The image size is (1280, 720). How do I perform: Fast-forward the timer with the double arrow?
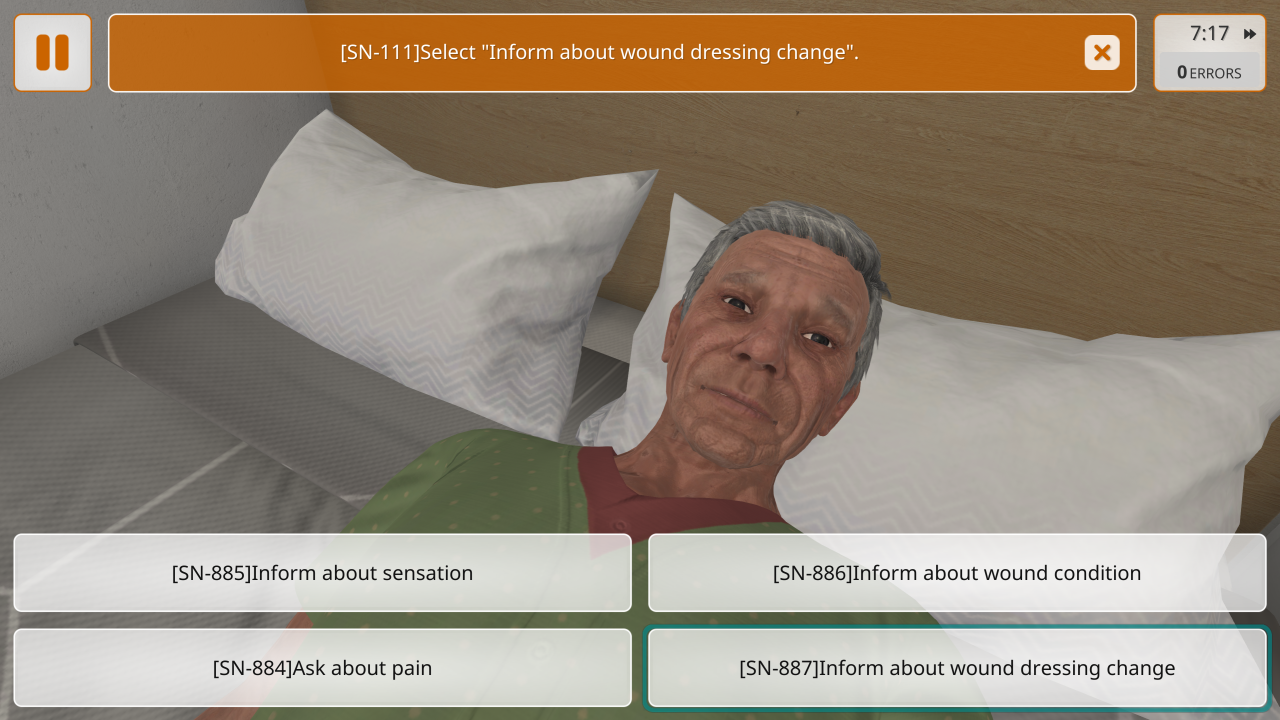(1250, 34)
